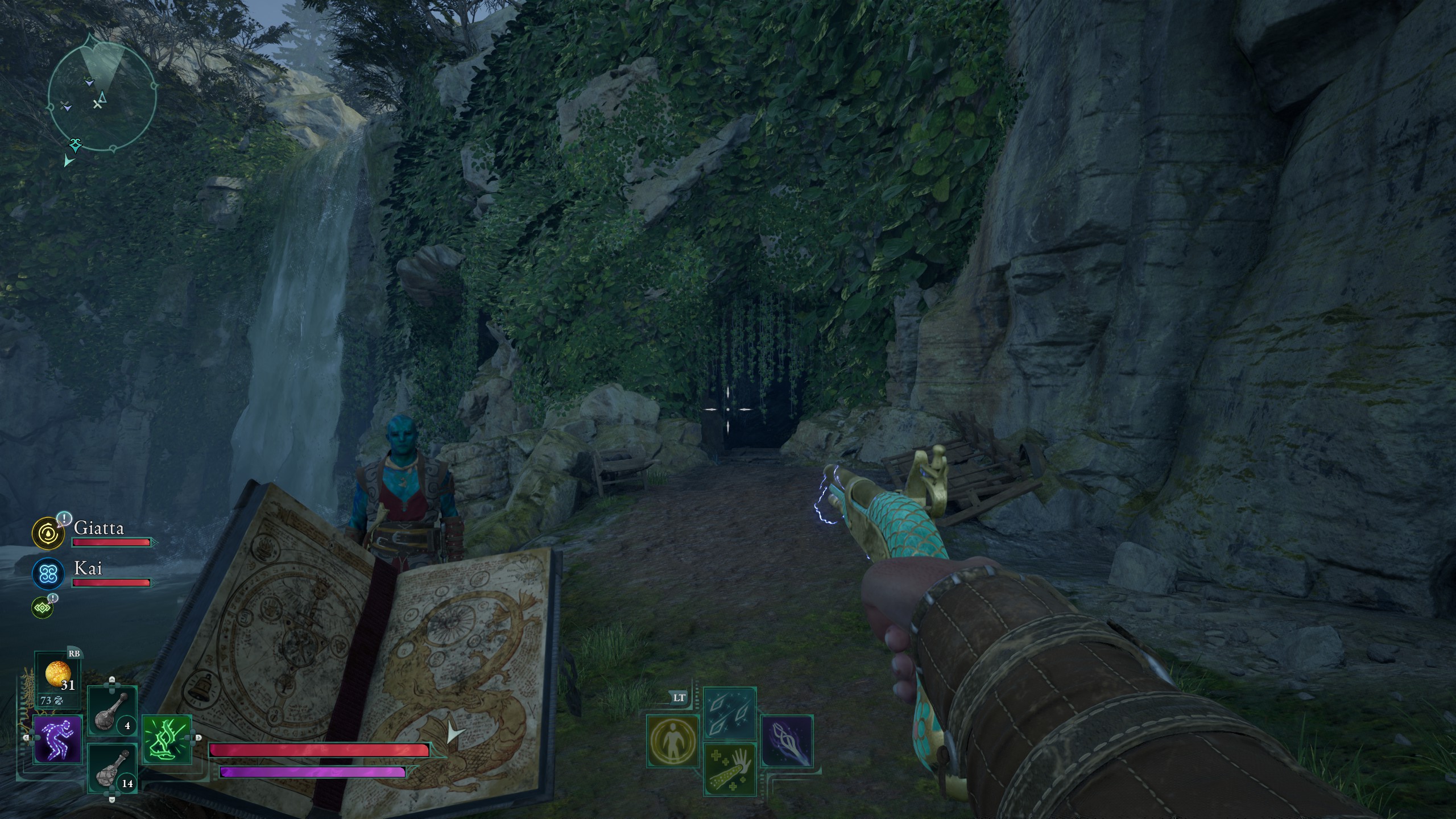Click the small green companion emblem icon
This screenshot has height=819, width=1456.
43,608
